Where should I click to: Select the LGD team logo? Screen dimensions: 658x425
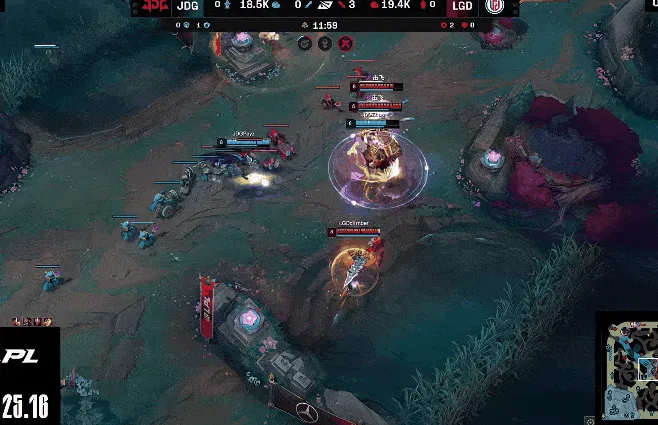pyautogui.click(x=495, y=7)
